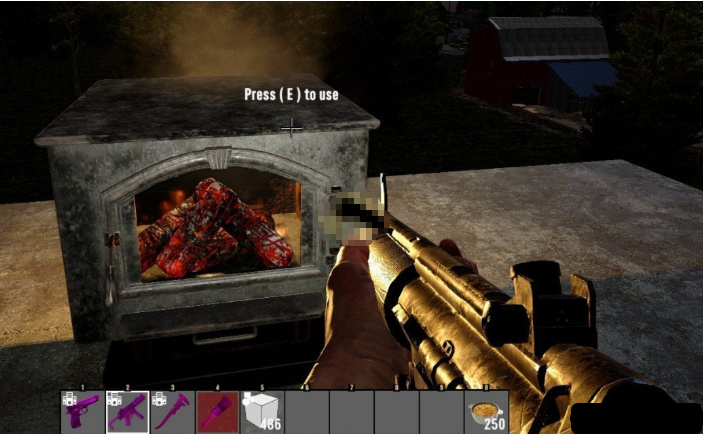
Task: Select the red-background slot with the brush
Action: (x=217, y=411)
